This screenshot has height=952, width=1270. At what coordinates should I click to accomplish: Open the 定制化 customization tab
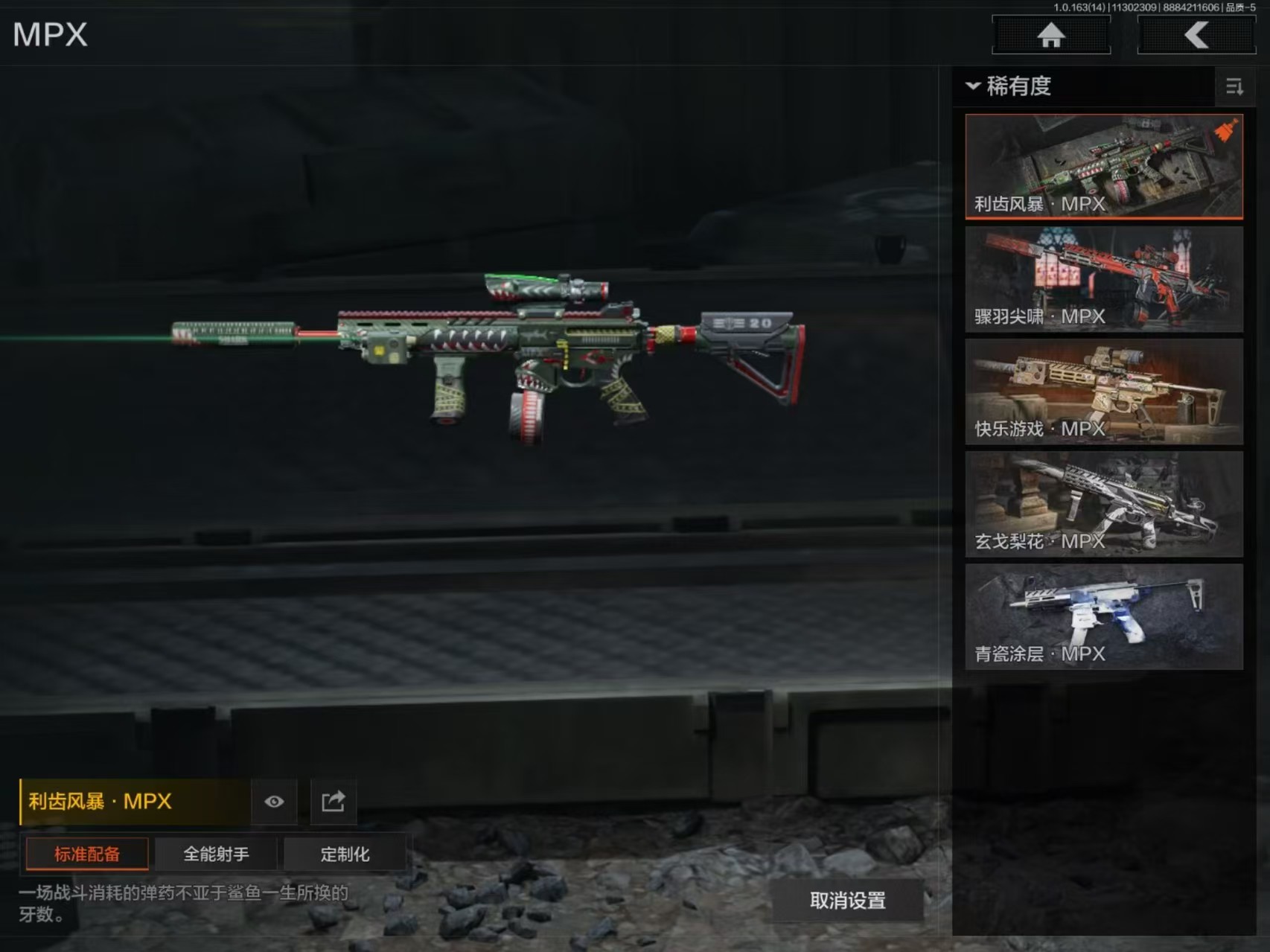(345, 854)
